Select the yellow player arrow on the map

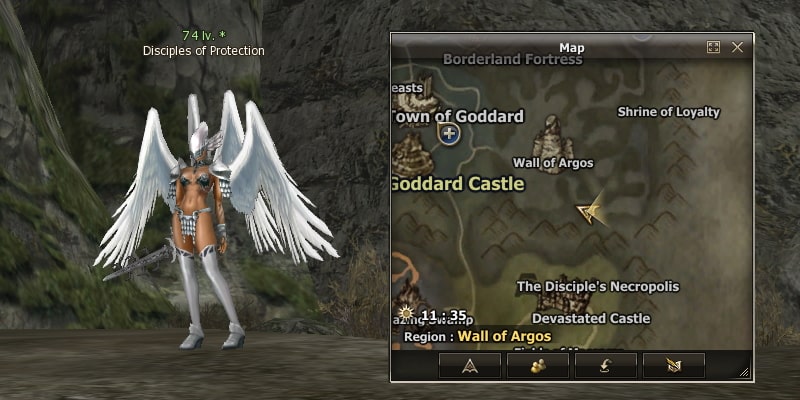pyautogui.click(x=590, y=209)
